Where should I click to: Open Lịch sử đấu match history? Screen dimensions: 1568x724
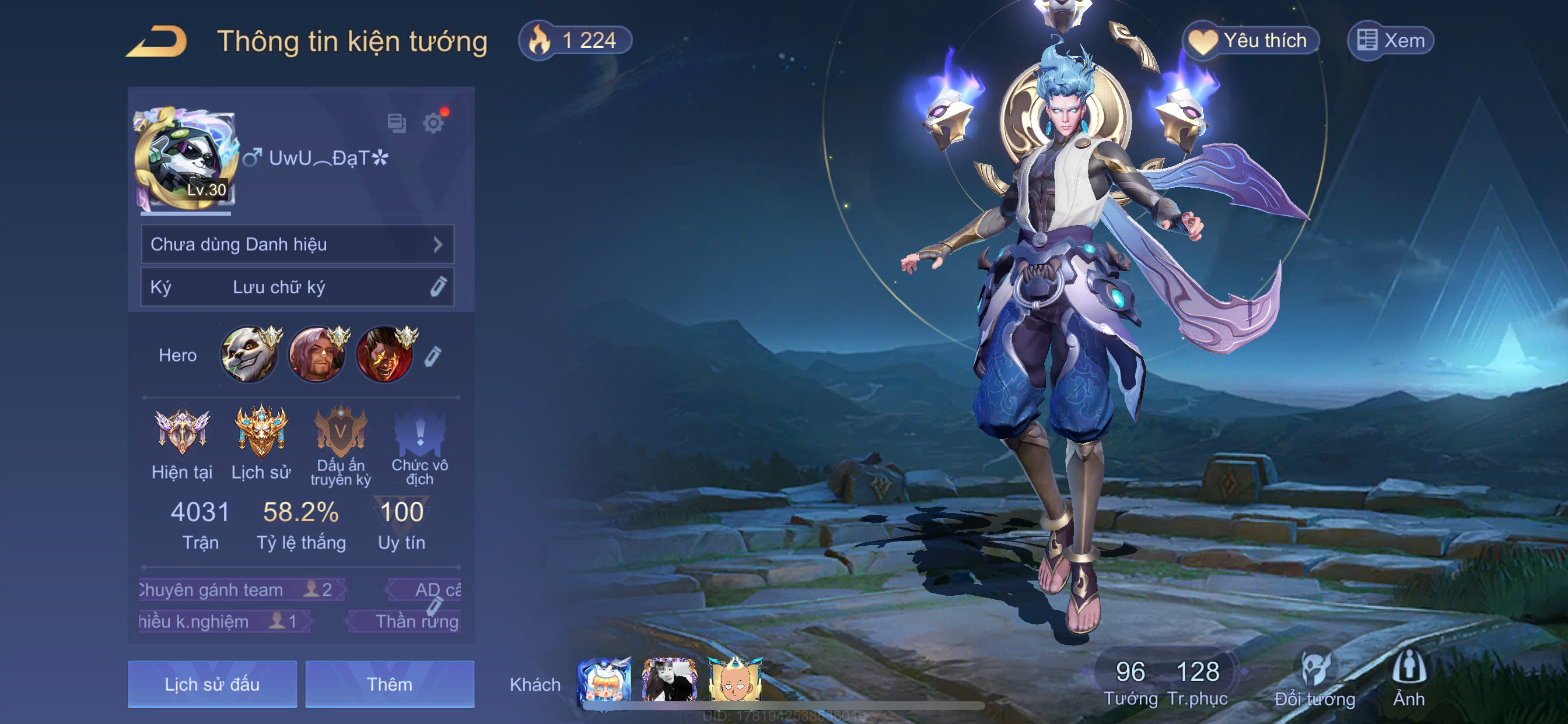click(212, 684)
